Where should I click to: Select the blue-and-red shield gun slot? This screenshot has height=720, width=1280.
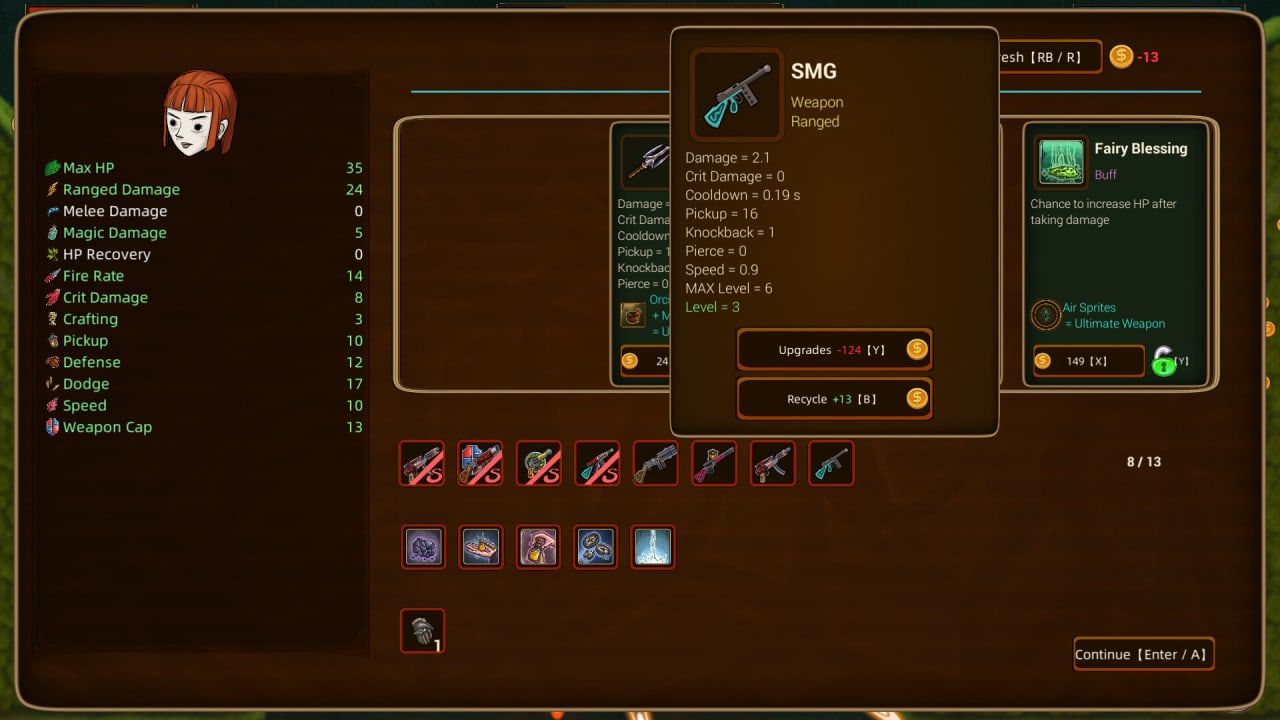[x=480, y=463]
